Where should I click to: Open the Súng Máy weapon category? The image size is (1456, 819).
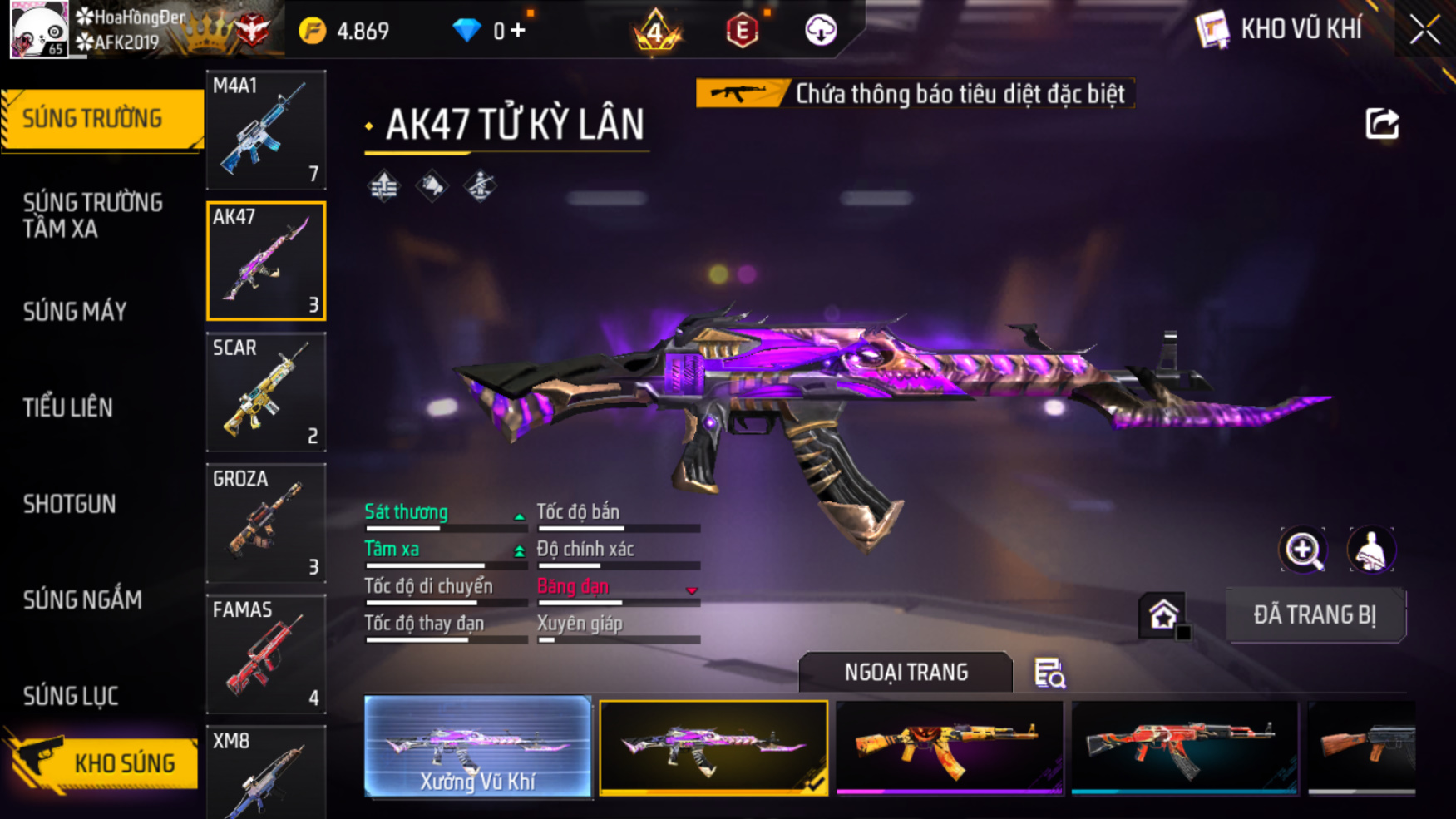pos(75,312)
